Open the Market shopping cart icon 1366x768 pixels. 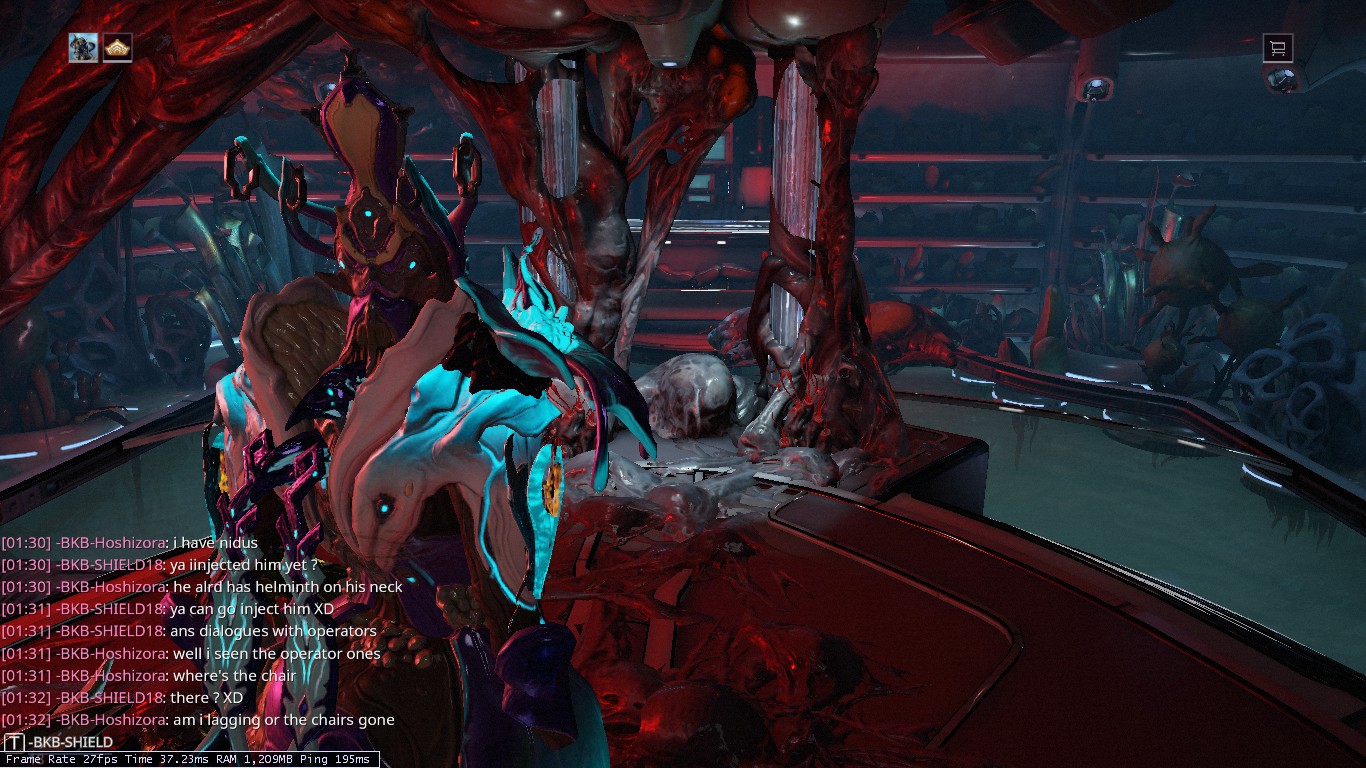tap(1277, 48)
